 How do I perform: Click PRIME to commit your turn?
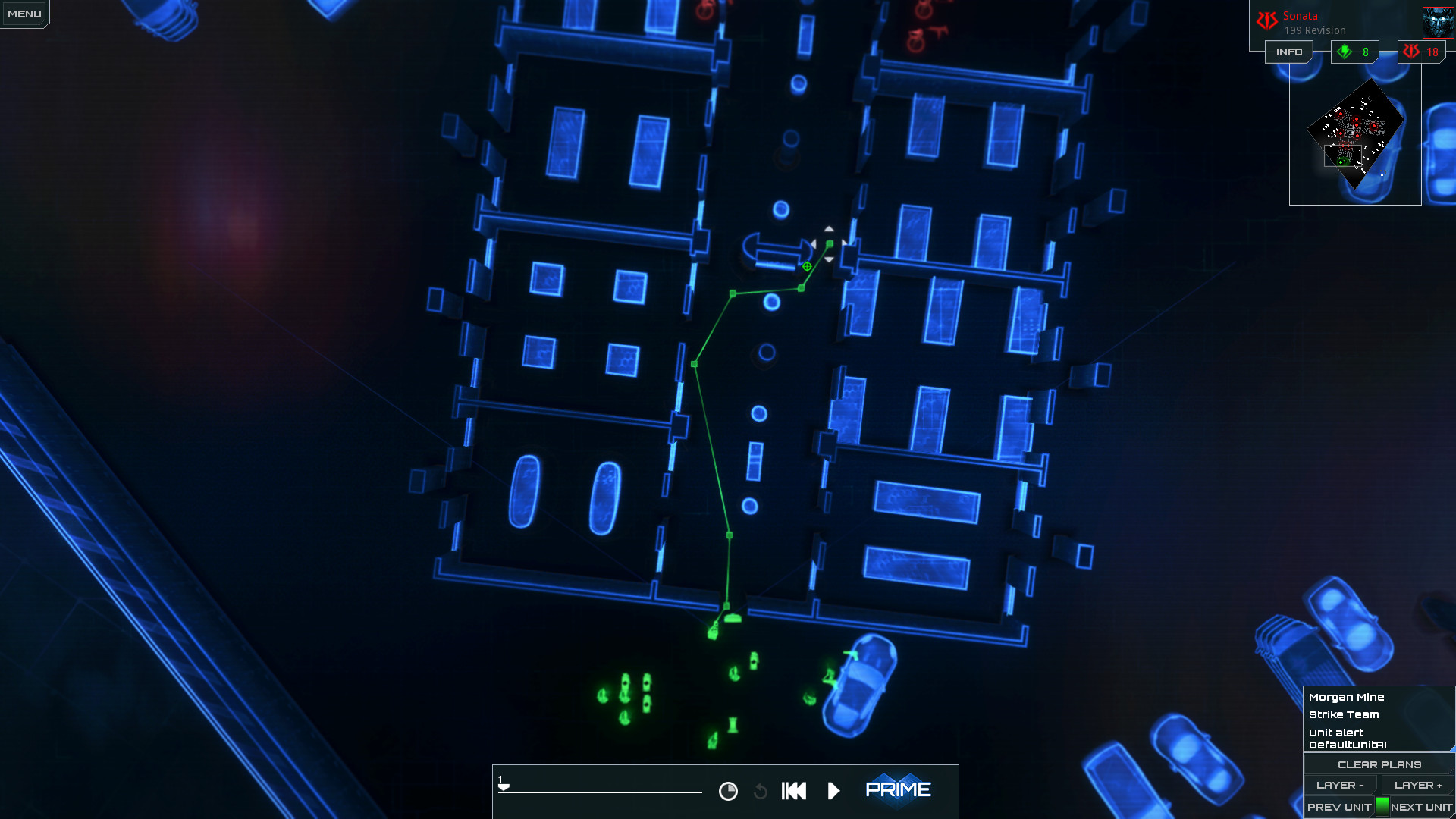pos(899,789)
